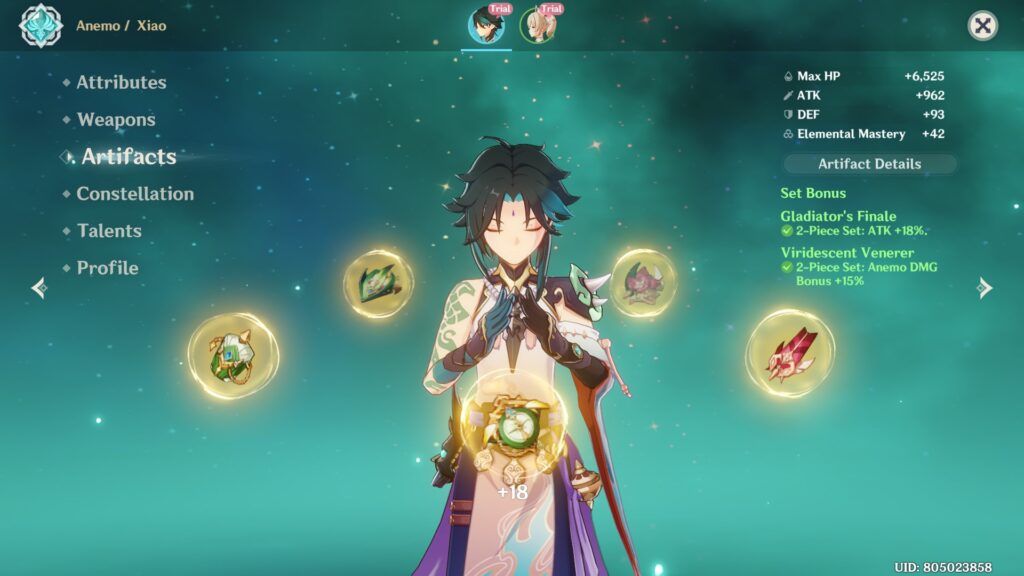Switch to the Weapons section
1024x576 pixels.
click(116, 119)
